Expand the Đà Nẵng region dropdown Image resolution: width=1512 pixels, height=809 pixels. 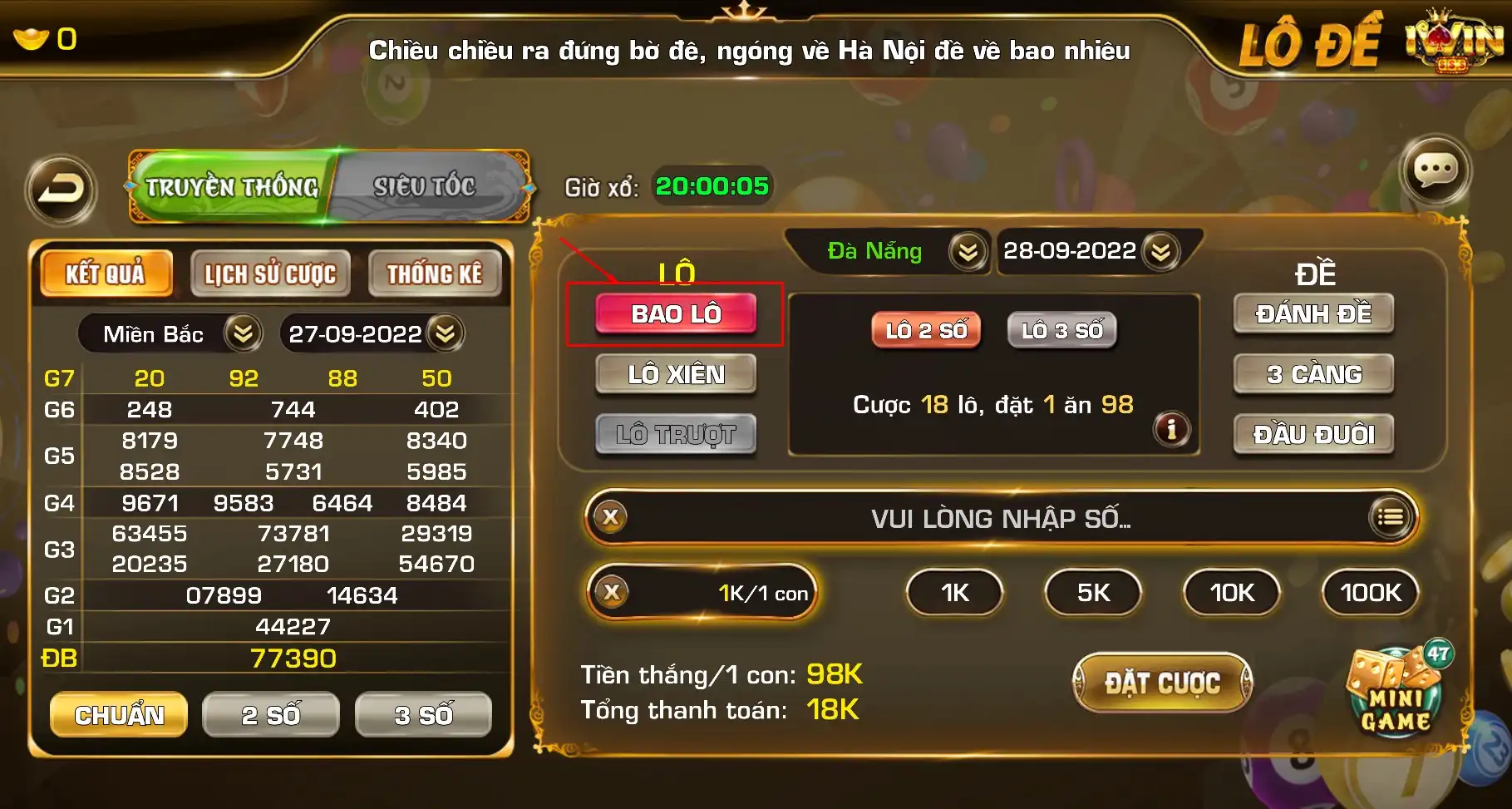[x=967, y=251]
